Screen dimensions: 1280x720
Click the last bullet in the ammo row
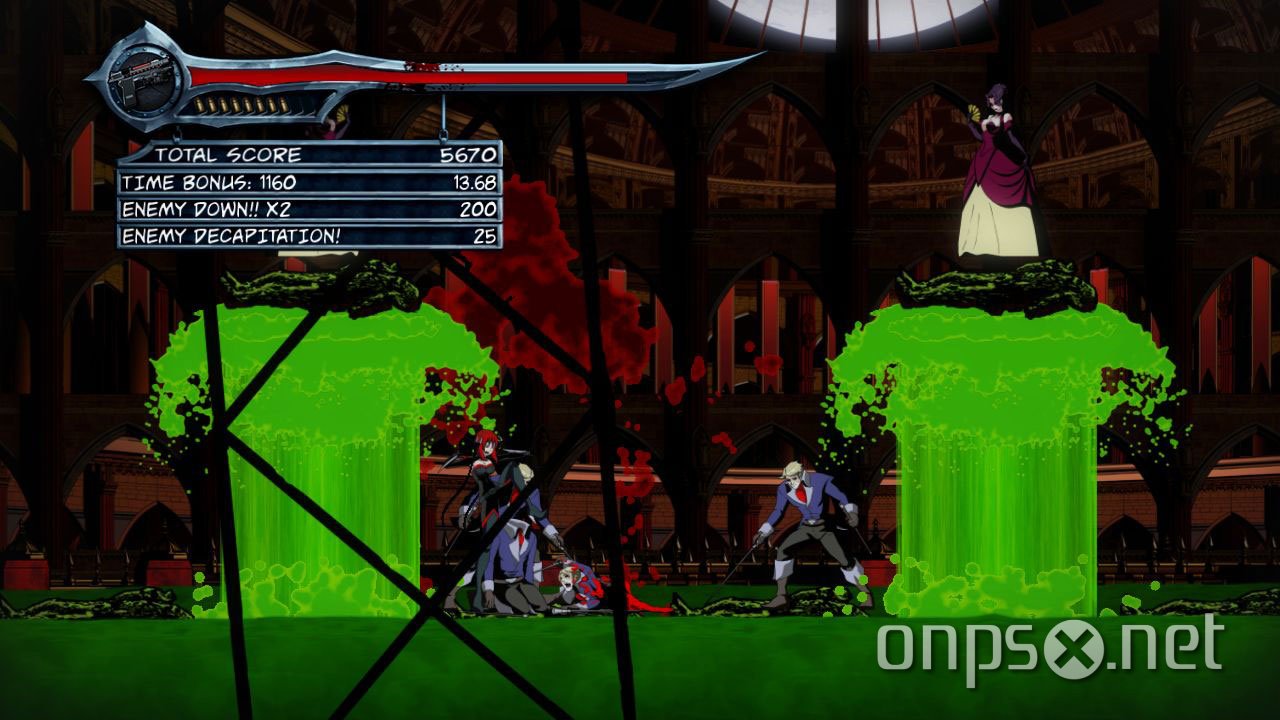282,103
